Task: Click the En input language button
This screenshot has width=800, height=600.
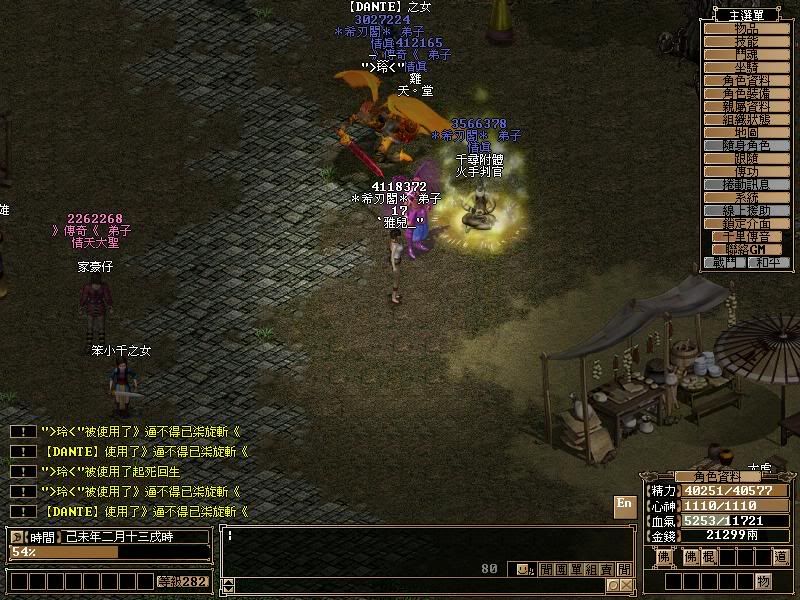Action: 624,504
